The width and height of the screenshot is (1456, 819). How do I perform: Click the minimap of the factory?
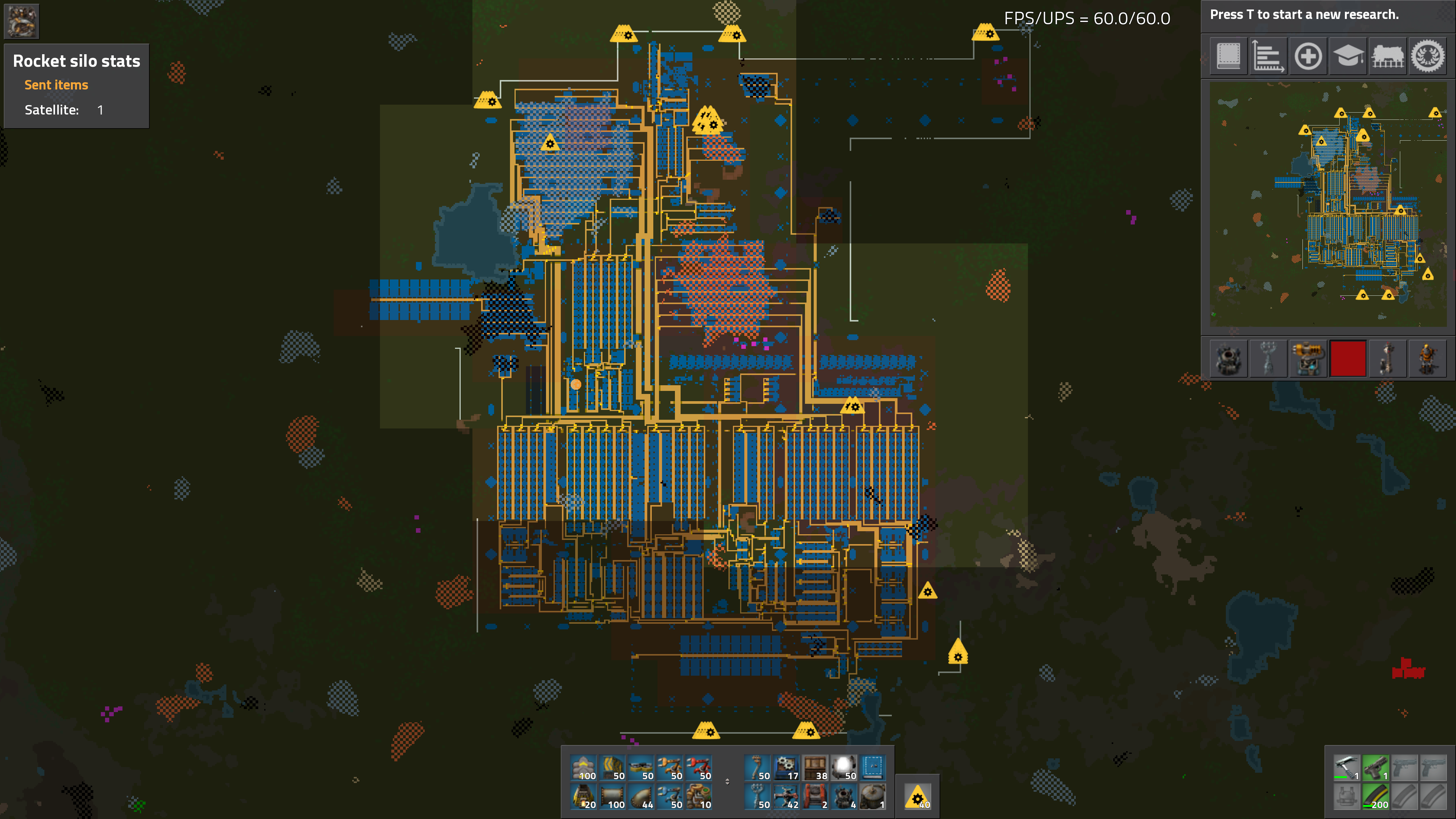(1328, 204)
